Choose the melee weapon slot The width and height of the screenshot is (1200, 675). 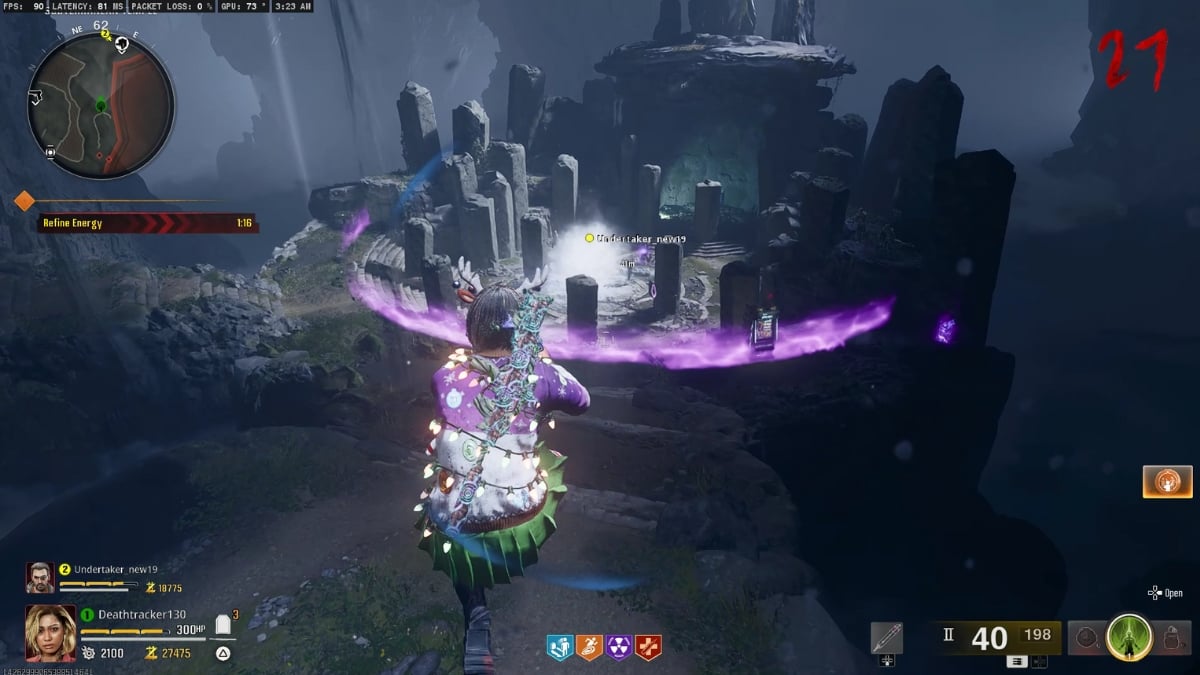887,638
